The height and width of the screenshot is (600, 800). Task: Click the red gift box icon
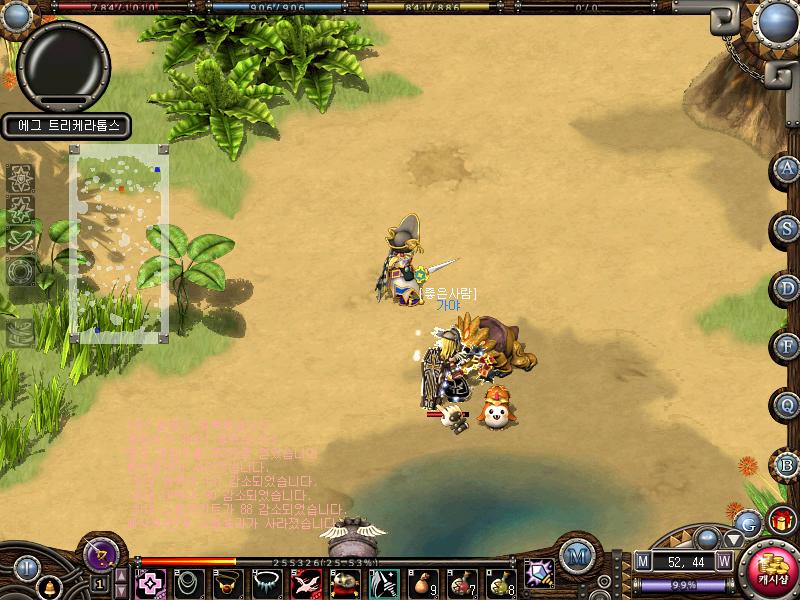[x=781, y=519]
